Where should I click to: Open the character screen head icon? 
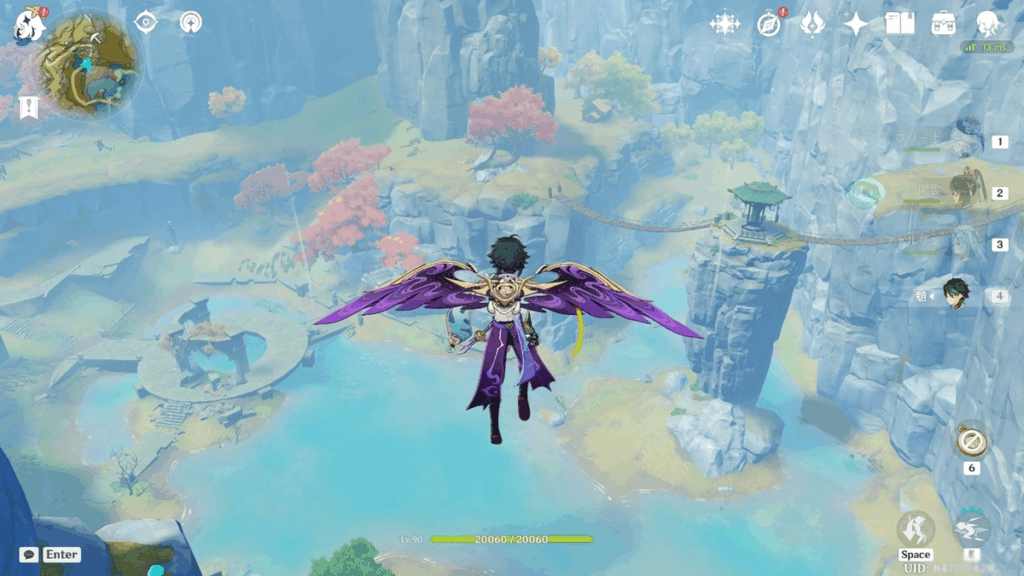(x=987, y=24)
